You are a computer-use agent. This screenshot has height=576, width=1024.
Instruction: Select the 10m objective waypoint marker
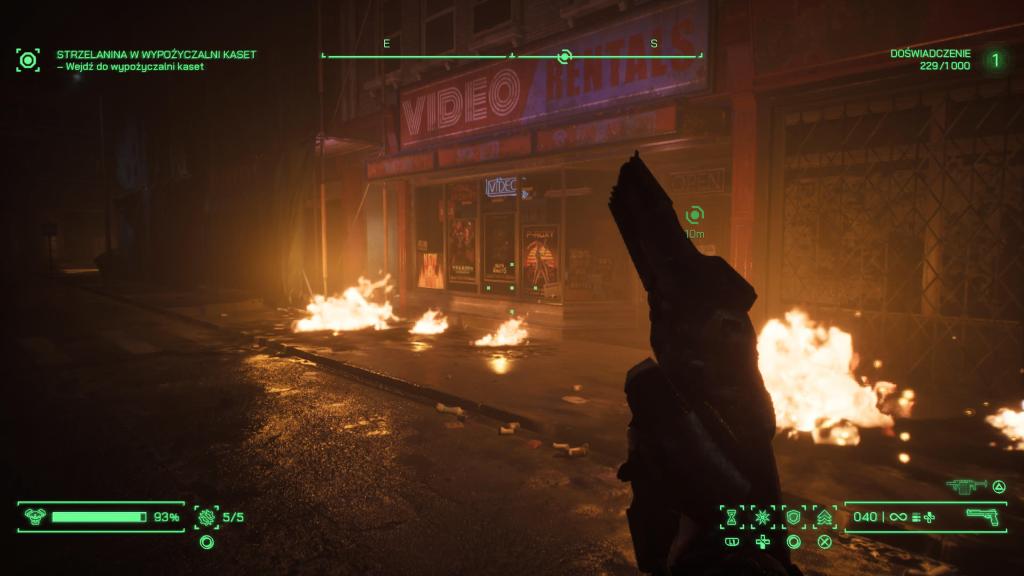pos(694,215)
